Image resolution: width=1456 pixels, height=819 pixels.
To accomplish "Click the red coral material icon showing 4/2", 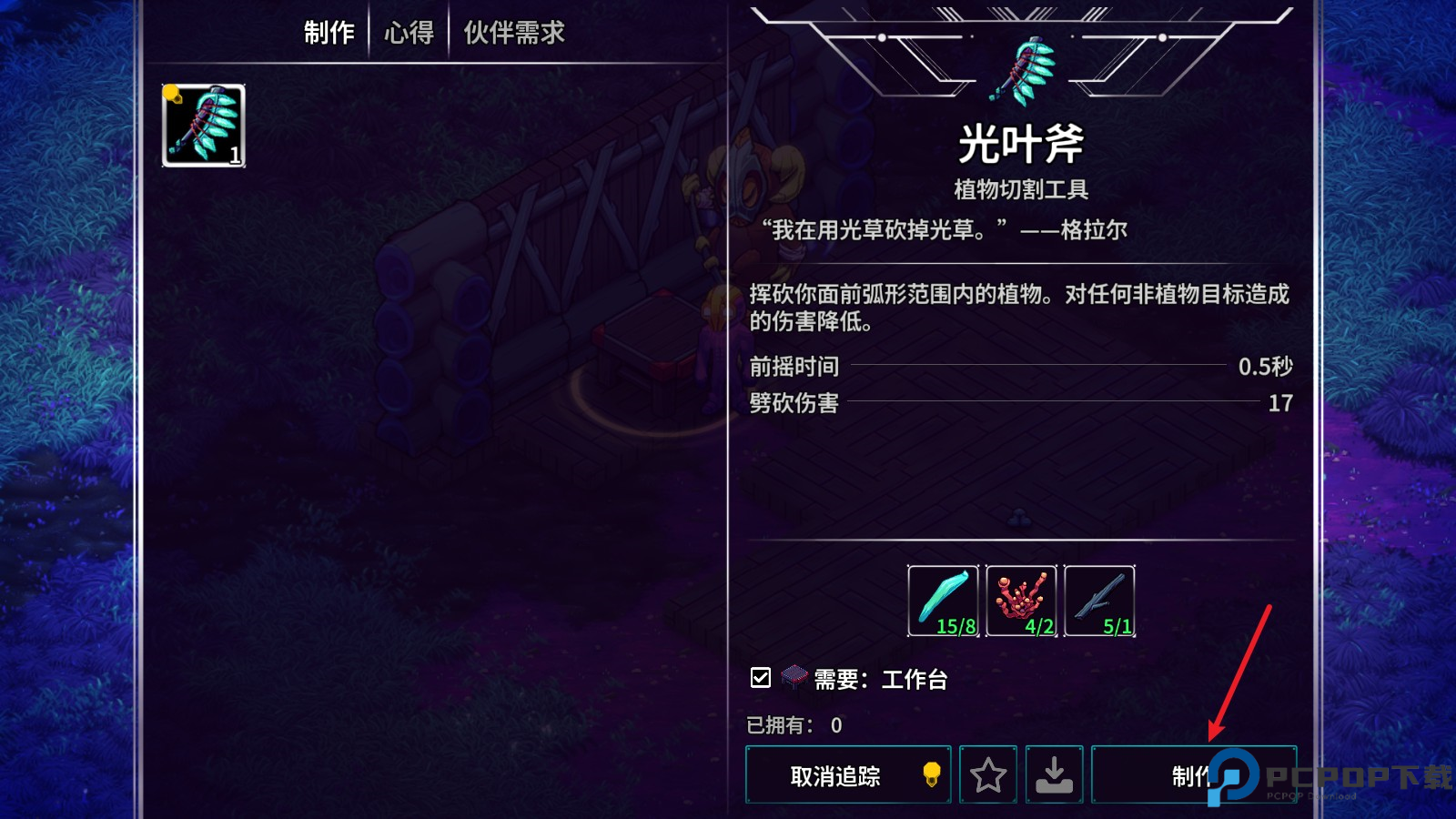I will pyautogui.click(x=1021, y=599).
